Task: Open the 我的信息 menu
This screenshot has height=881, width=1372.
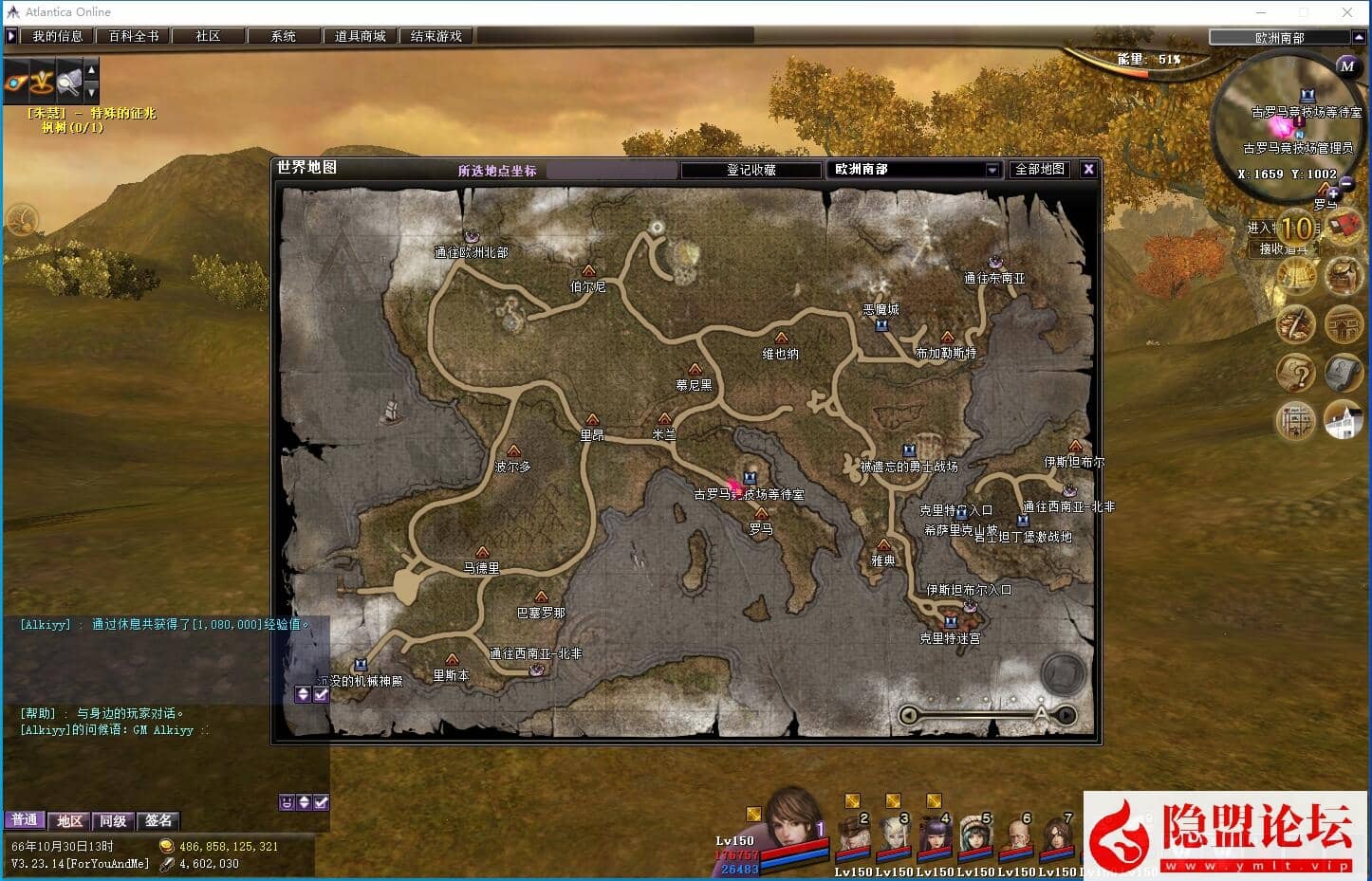Action: point(57,36)
